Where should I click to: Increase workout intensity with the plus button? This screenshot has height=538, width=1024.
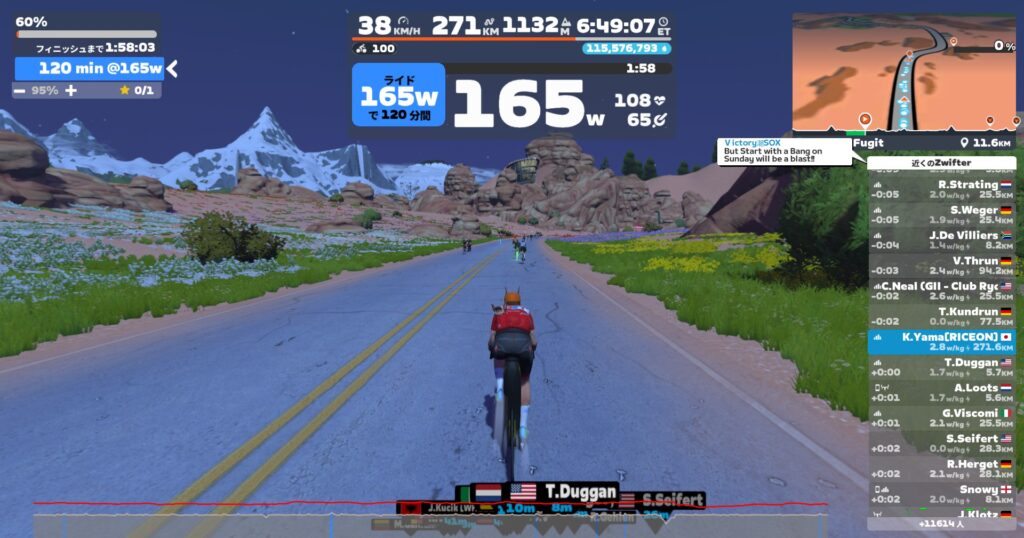[71, 90]
